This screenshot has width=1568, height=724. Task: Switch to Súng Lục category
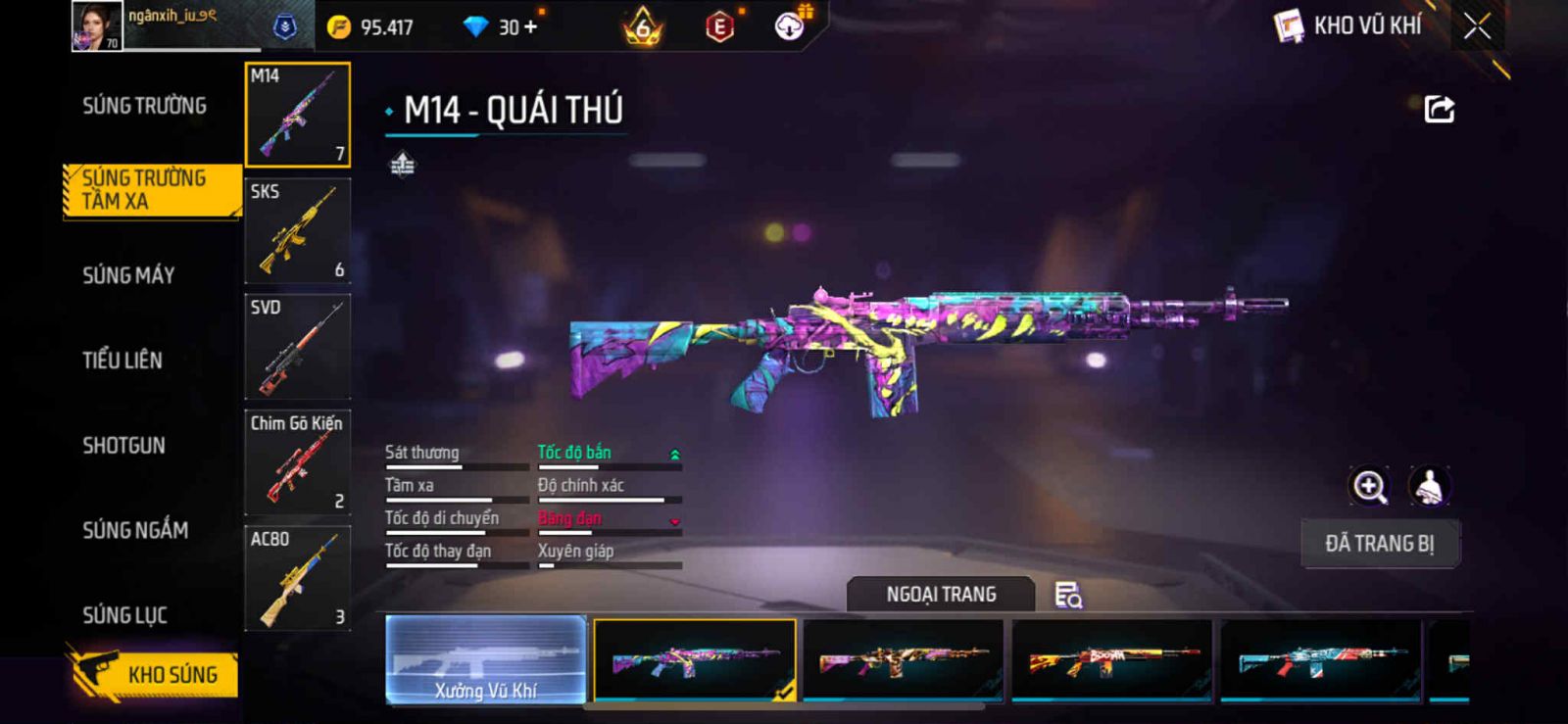[x=124, y=615]
